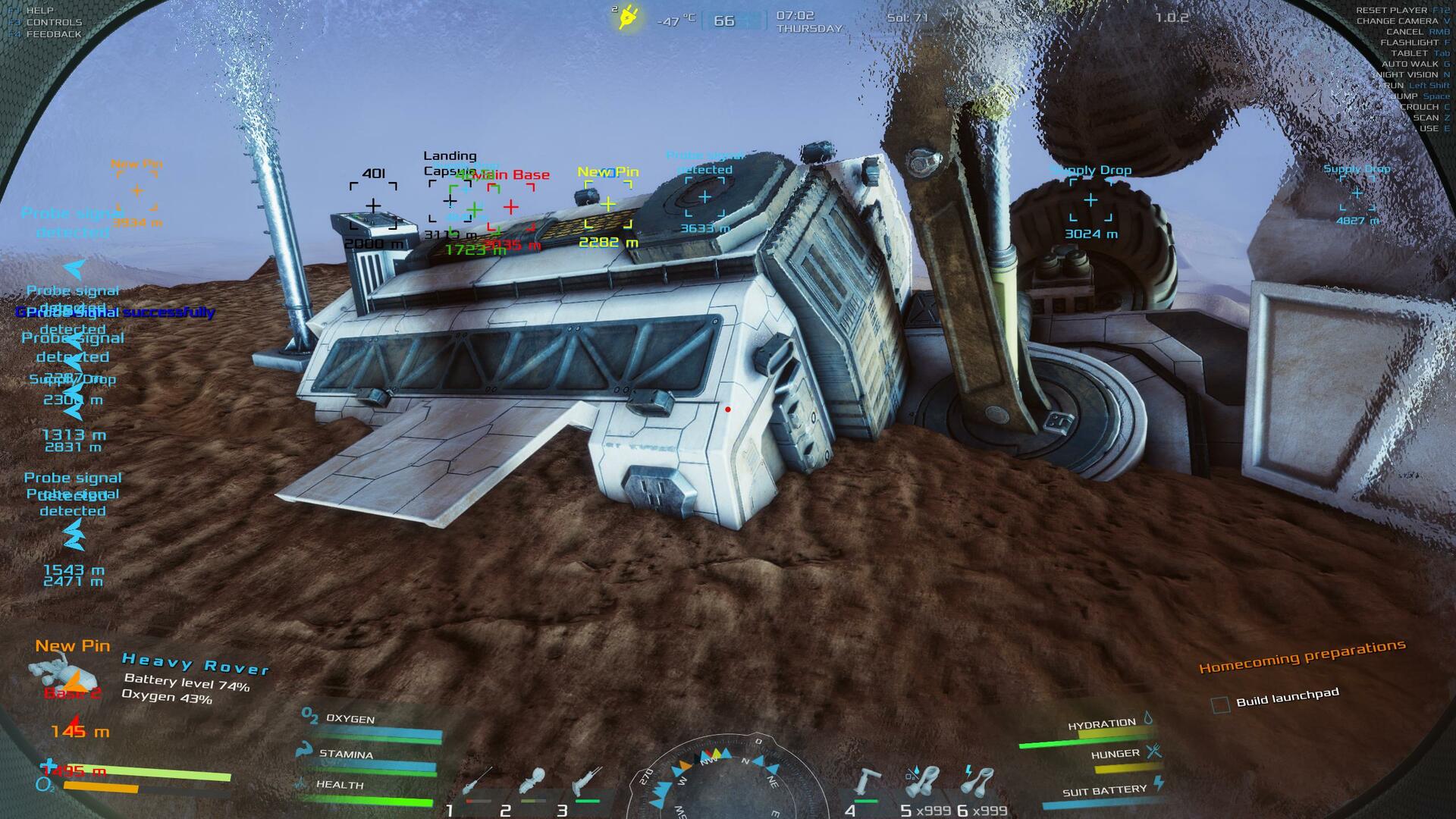Select the drill tool in slot 2
This screenshot has height=819, width=1456.
[x=534, y=784]
